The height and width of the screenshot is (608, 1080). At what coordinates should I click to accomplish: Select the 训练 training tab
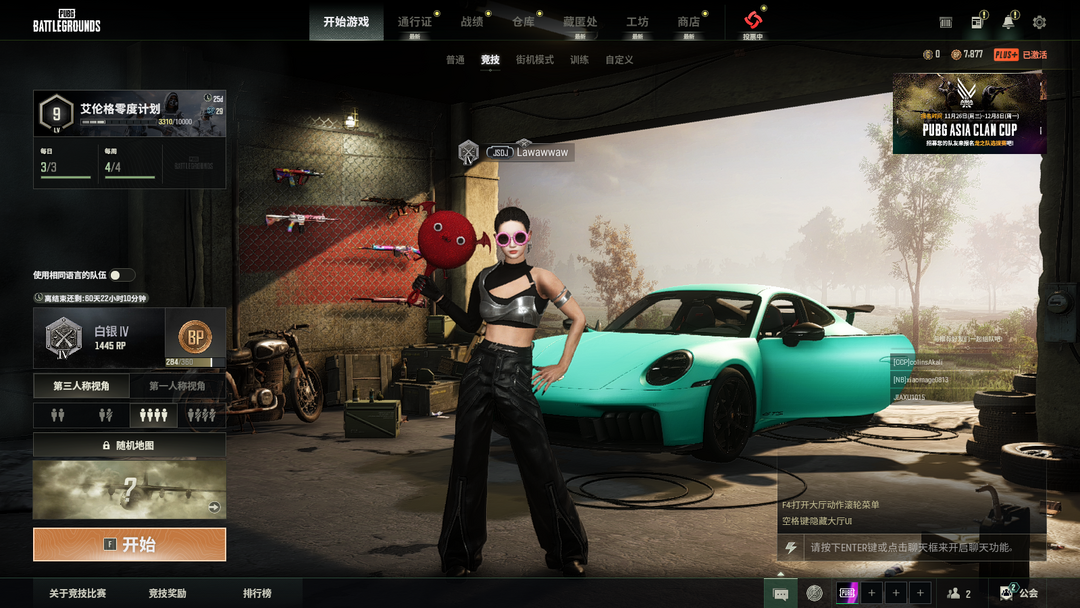coord(579,60)
